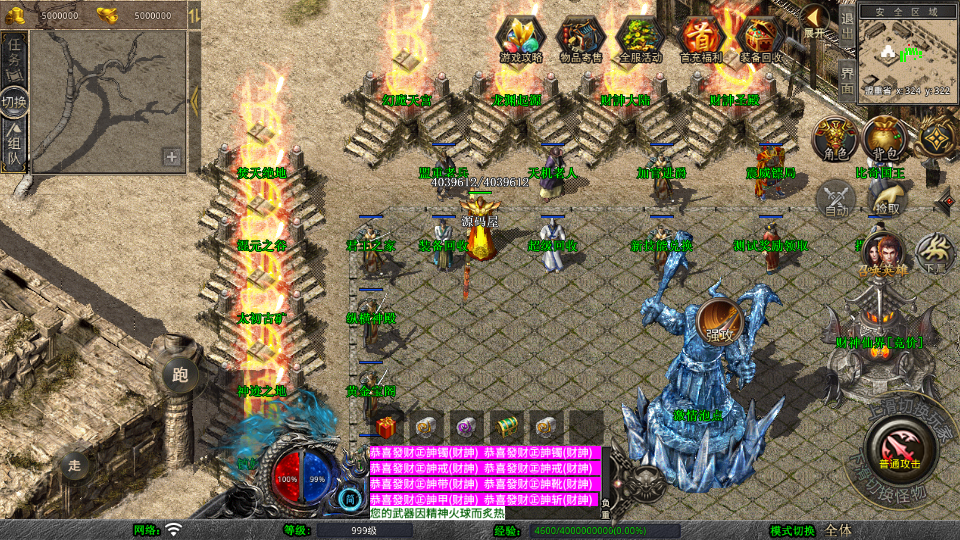Toggle 自动 auto-combat
Image resolution: width=960 pixels, height=540 pixels.
tap(836, 198)
